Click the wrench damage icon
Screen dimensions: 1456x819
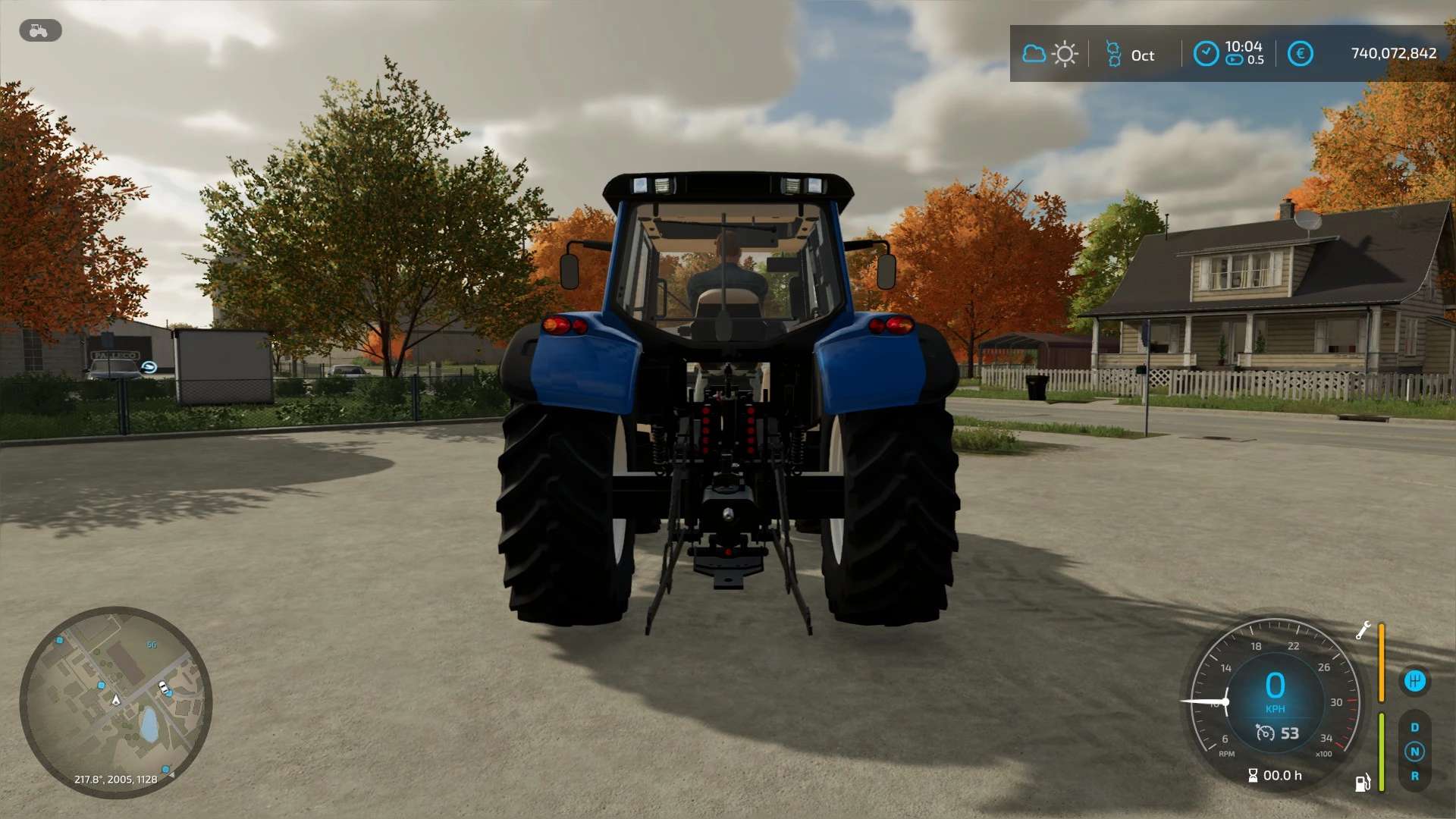pos(1363,630)
